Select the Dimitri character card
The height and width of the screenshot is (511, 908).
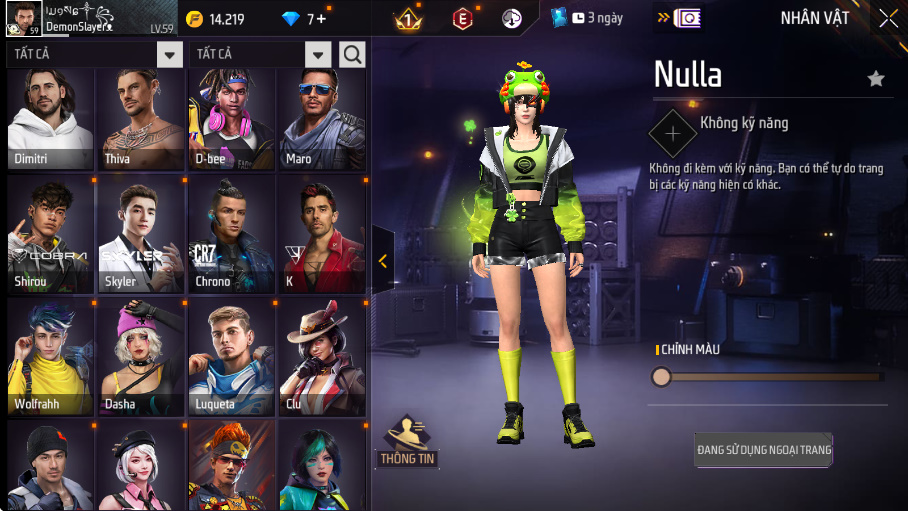pos(51,118)
